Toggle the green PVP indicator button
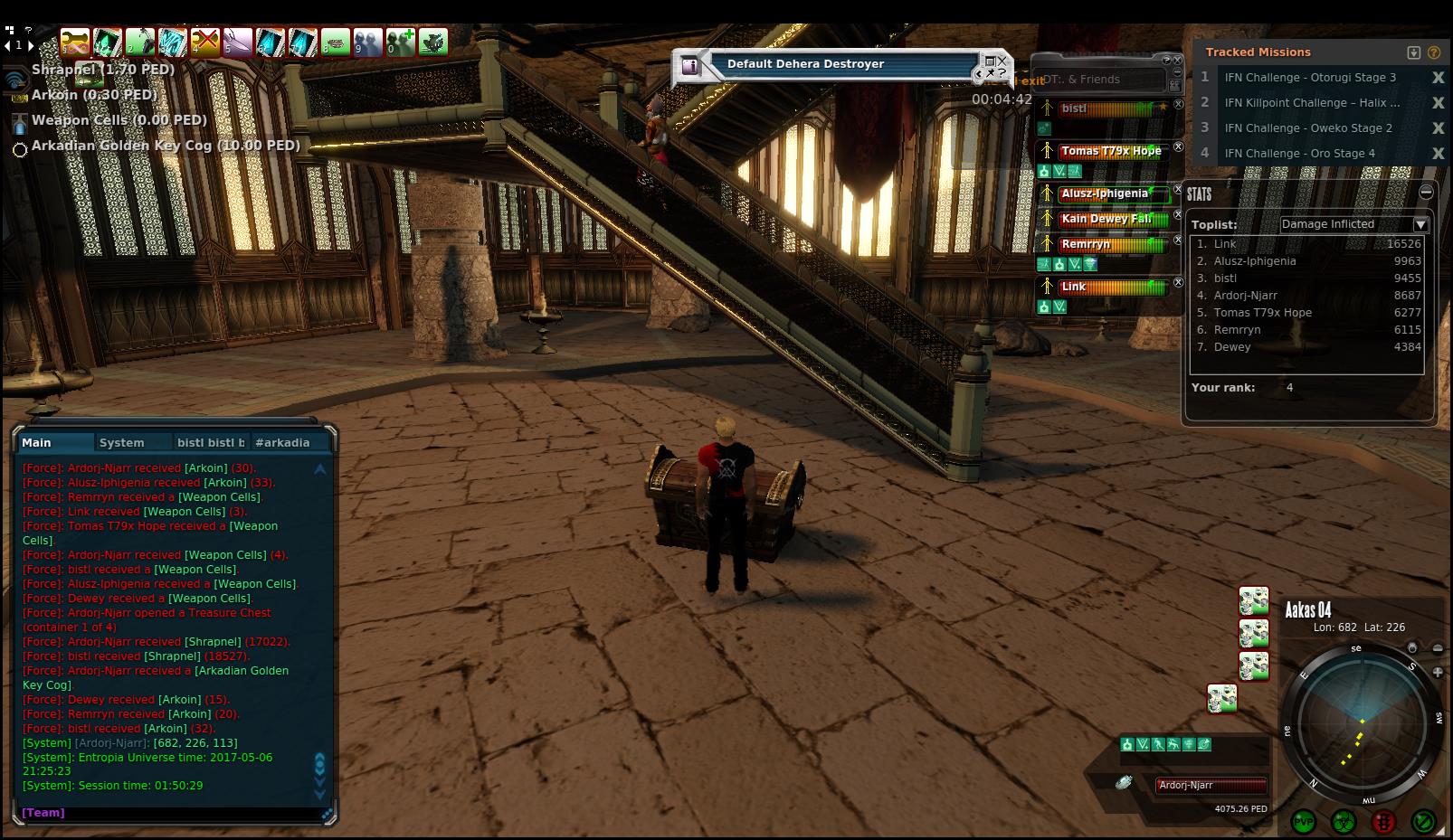 pos(1304,822)
